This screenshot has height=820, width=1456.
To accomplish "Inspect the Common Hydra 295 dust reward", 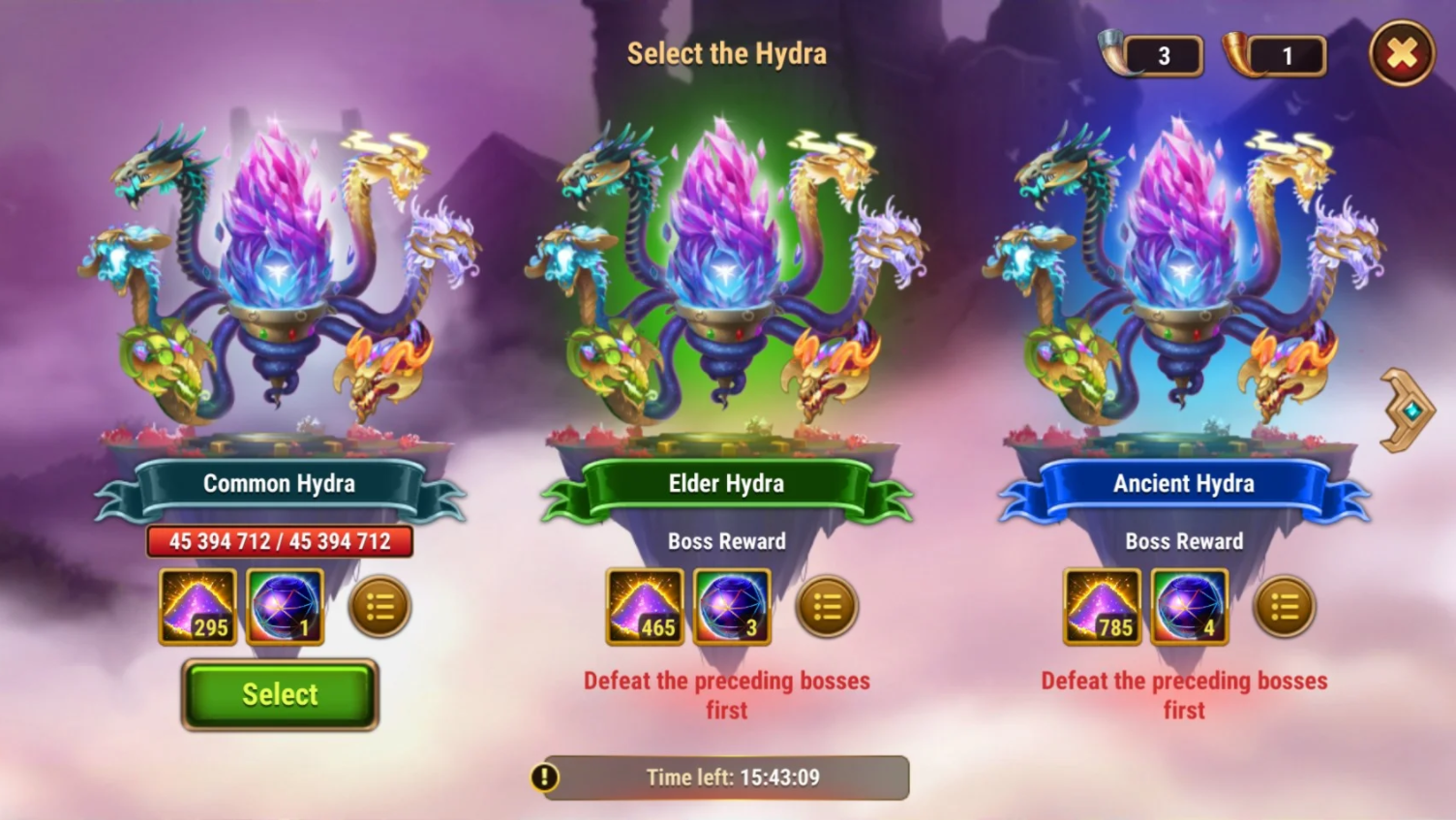I will 197,607.
